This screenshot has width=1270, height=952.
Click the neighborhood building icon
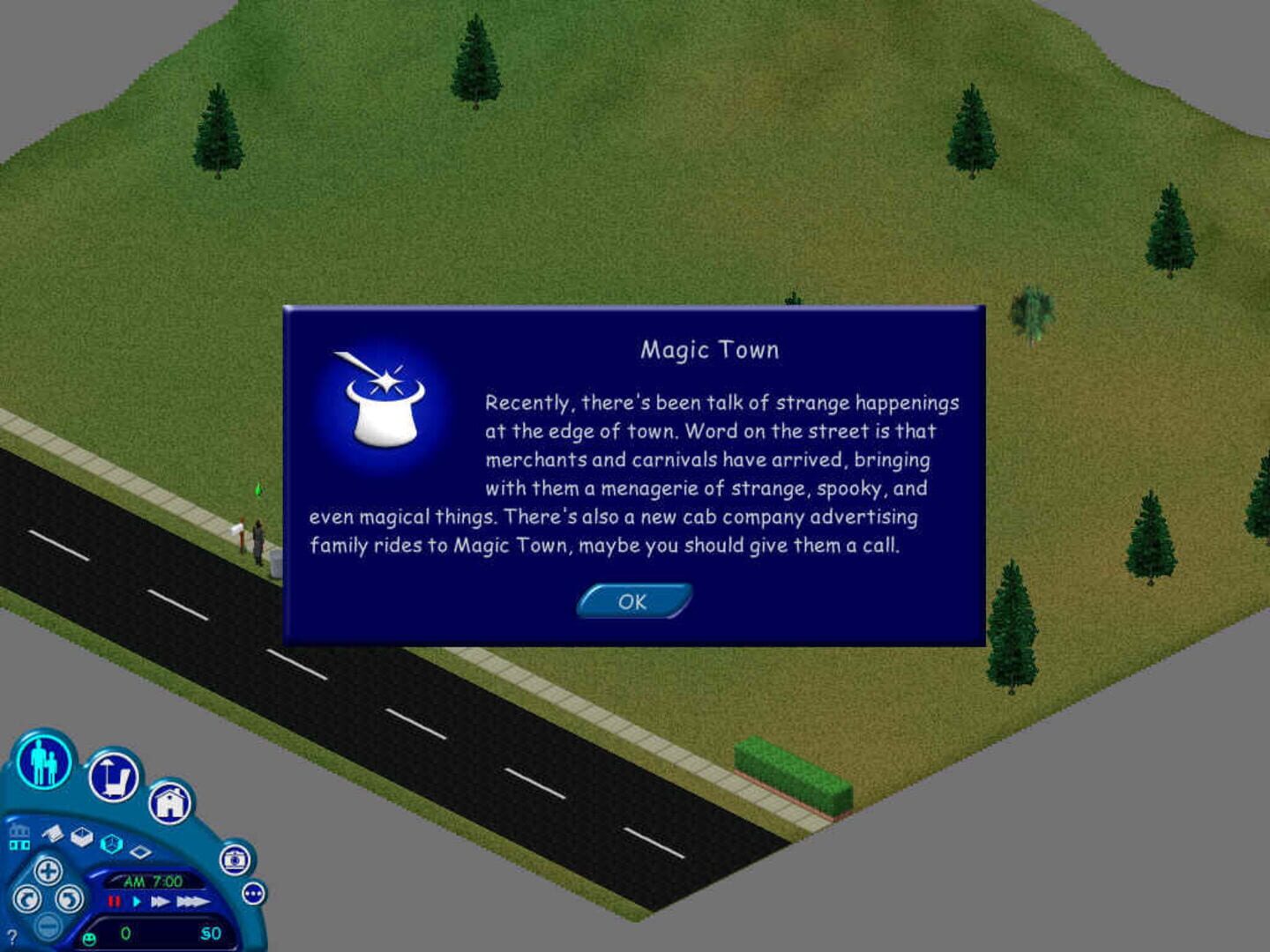coord(20,839)
